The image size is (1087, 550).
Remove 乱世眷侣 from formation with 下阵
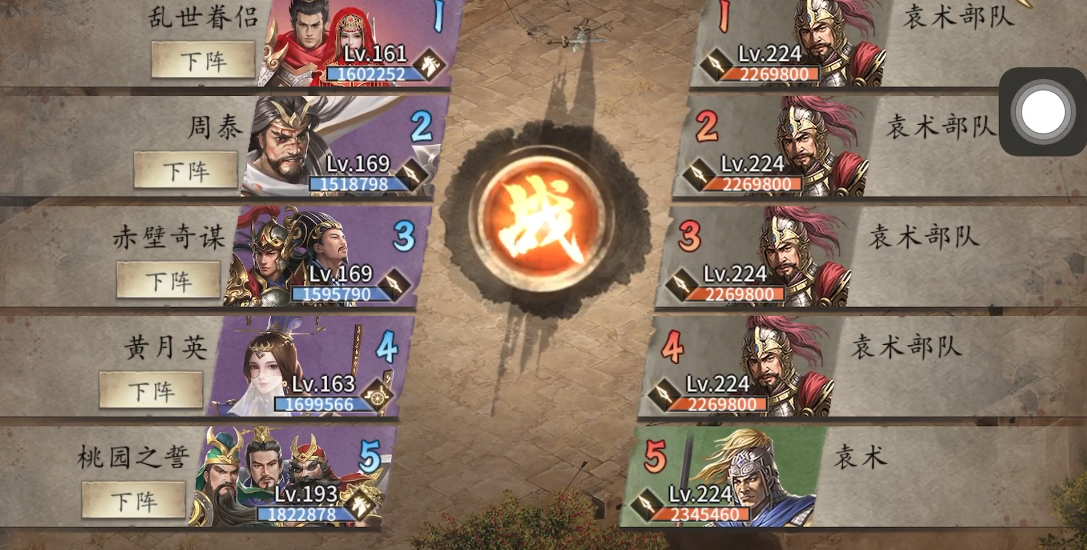202,60
